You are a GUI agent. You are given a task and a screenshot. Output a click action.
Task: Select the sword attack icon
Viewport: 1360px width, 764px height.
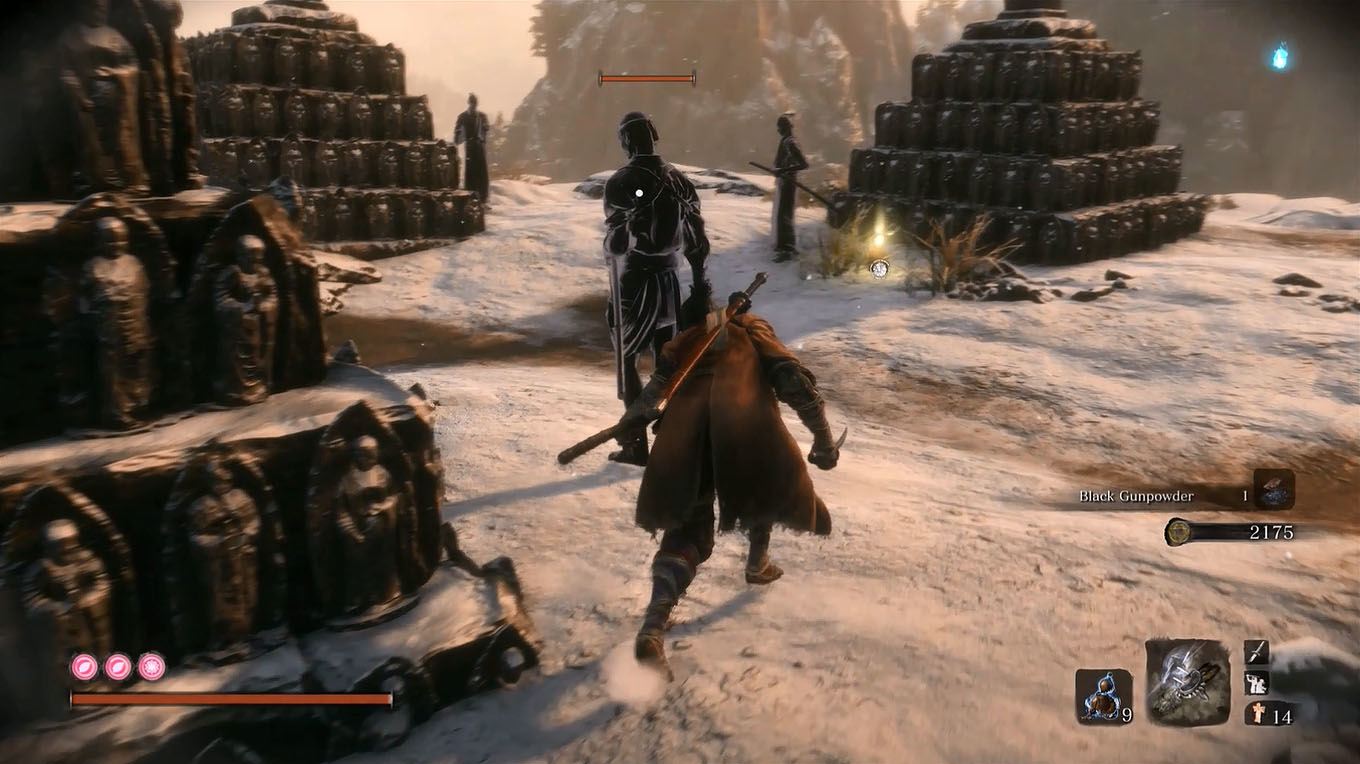tap(1255, 652)
